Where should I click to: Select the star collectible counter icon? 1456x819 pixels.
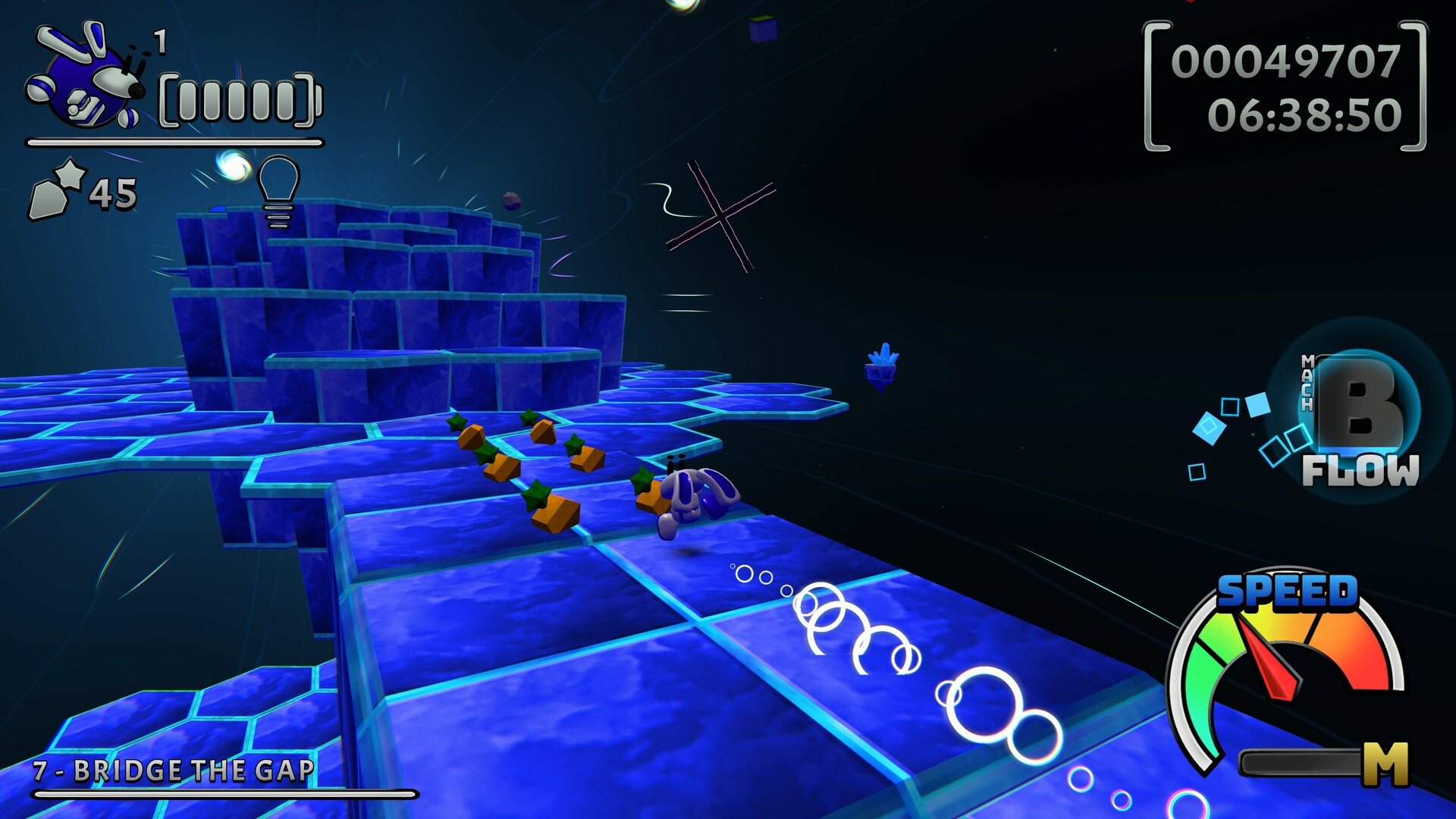click(x=57, y=190)
